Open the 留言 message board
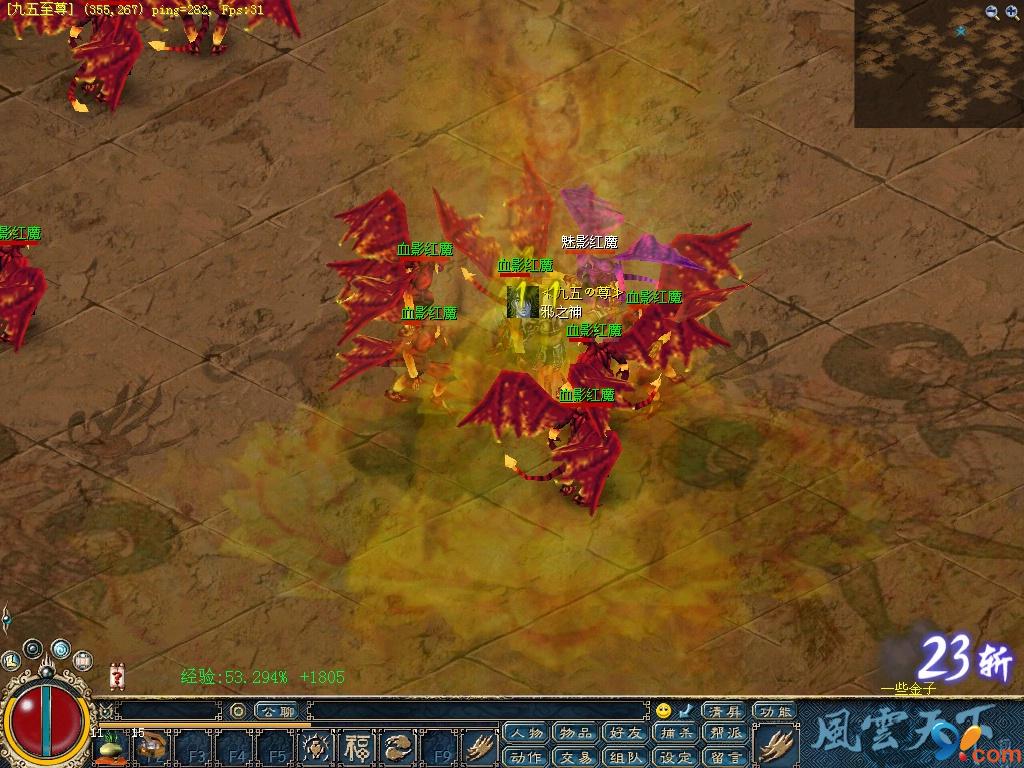 point(725,757)
